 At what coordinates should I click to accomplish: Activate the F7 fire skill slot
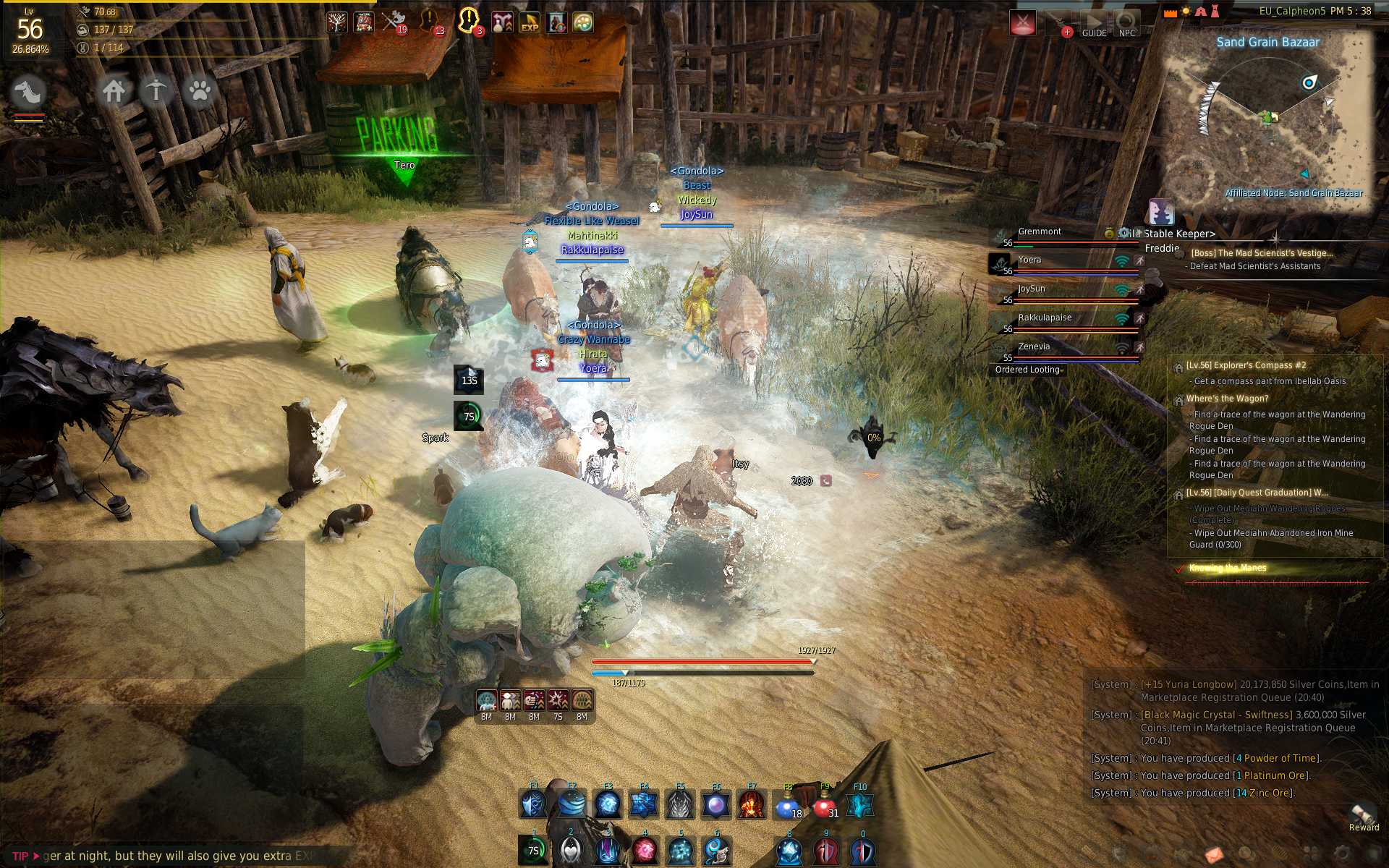[752, 804]
